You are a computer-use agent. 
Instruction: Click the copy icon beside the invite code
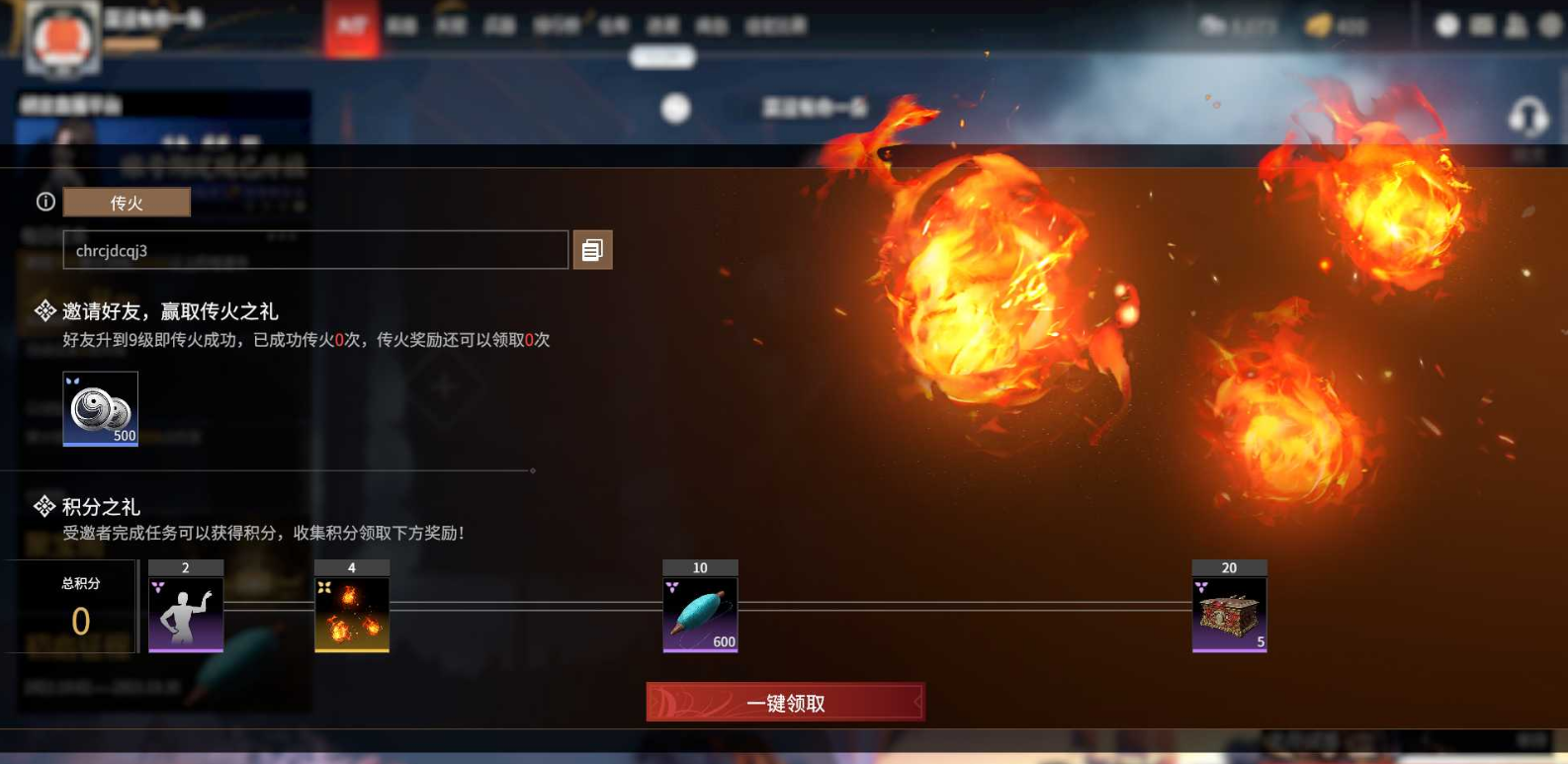(x=592, y=249)
